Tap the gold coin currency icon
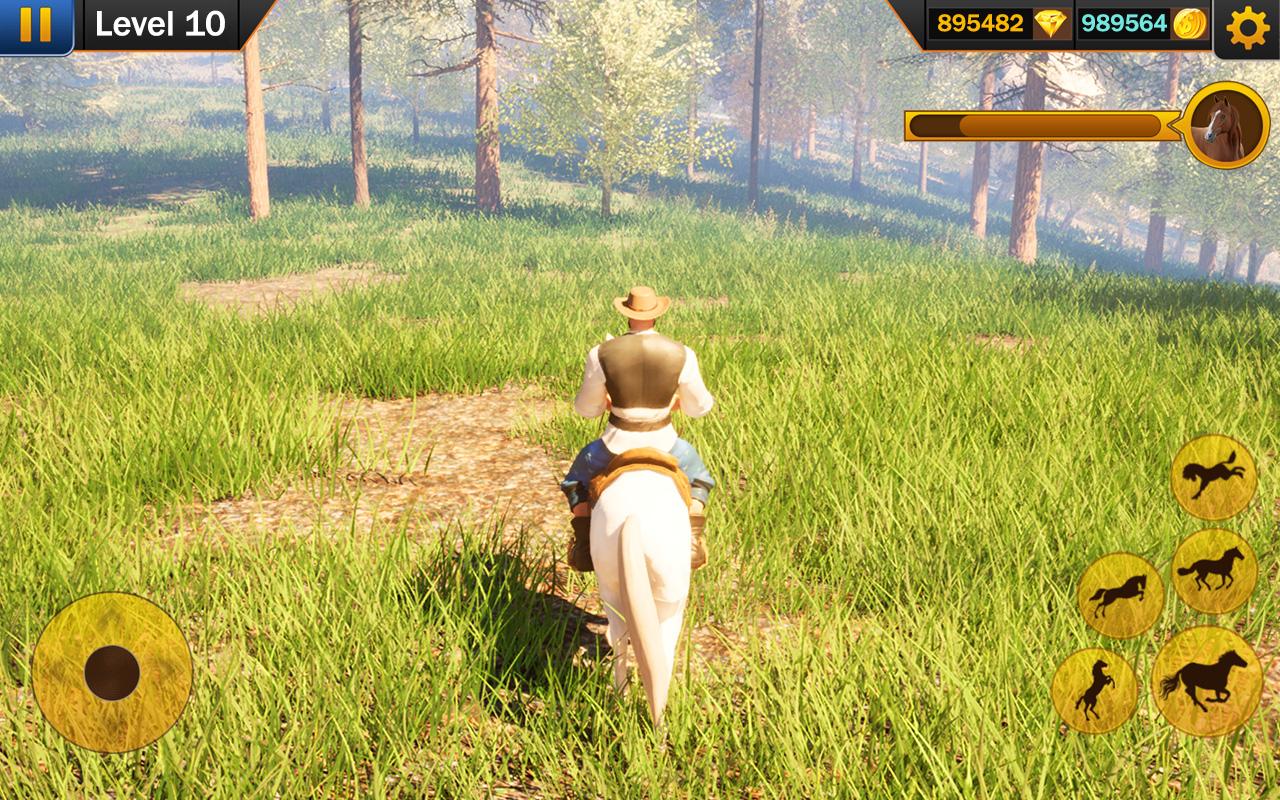Image resolution: width=1280 pixels, height=800 pixels. (x=1190, y=24)
